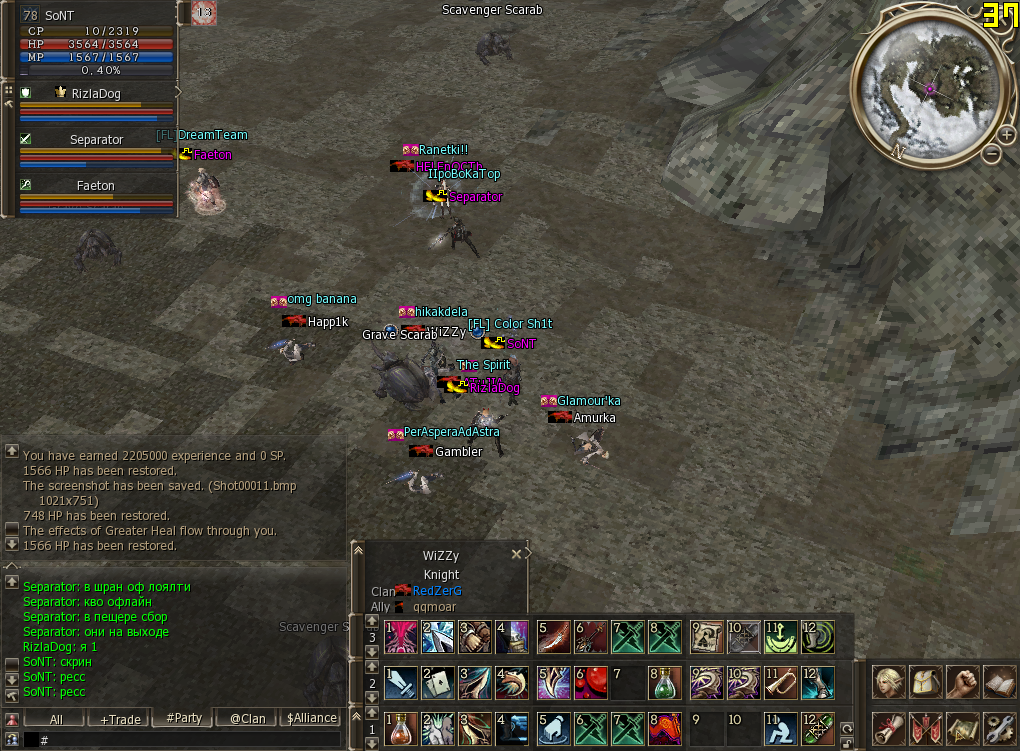Image resolution: width=1020 pixels, height=751 pixels.
Task: Open the character status elf portrait icon
Action: coord(888,682)
